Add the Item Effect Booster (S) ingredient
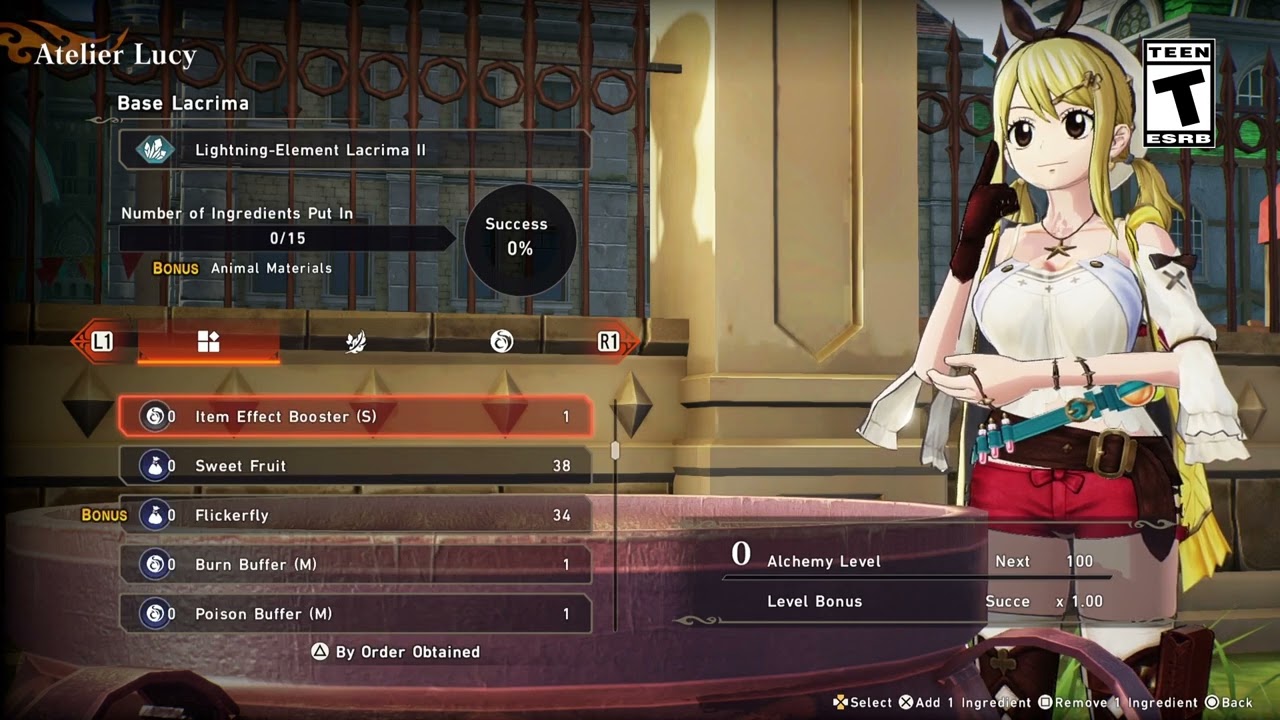 pyautogui.click(x=355, y=416)
